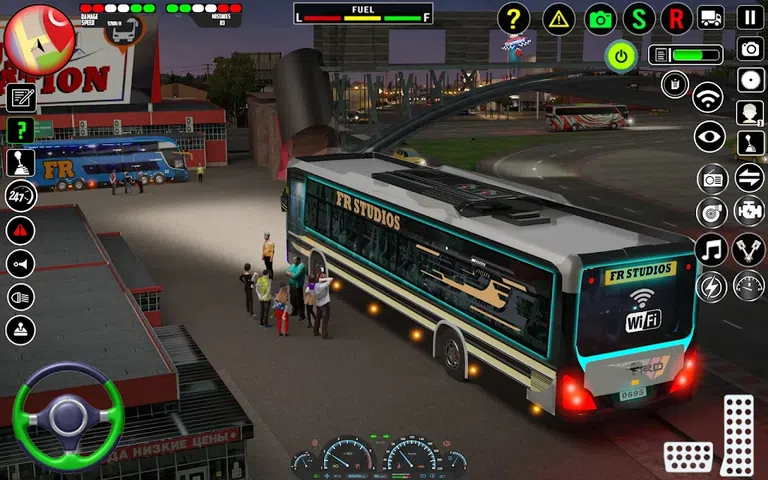Toggle the green power button
Image resolution: width=768 pixels, height=480 pixels.
[621, 56]
